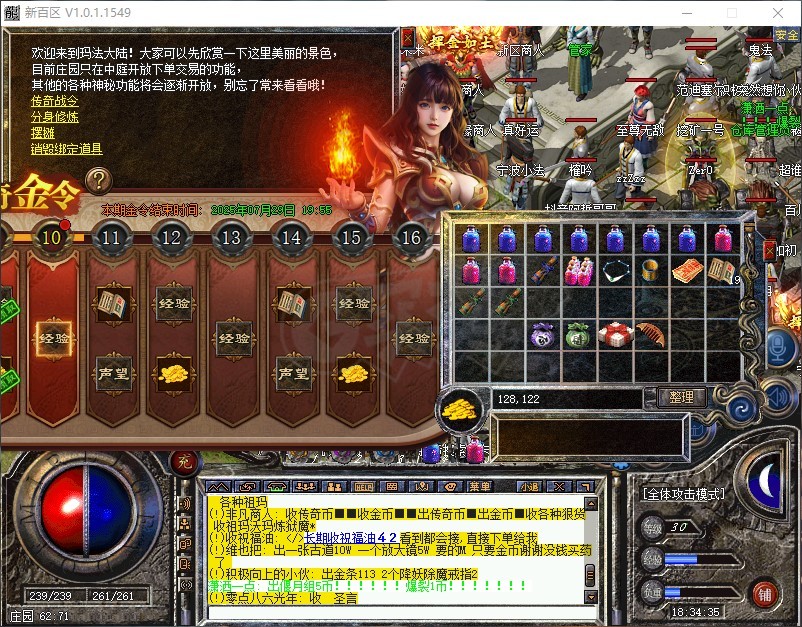The width and height of the screenshot is (802, 627).
Task: Select the gold coins reward under level 12
Action: (172, 373)
